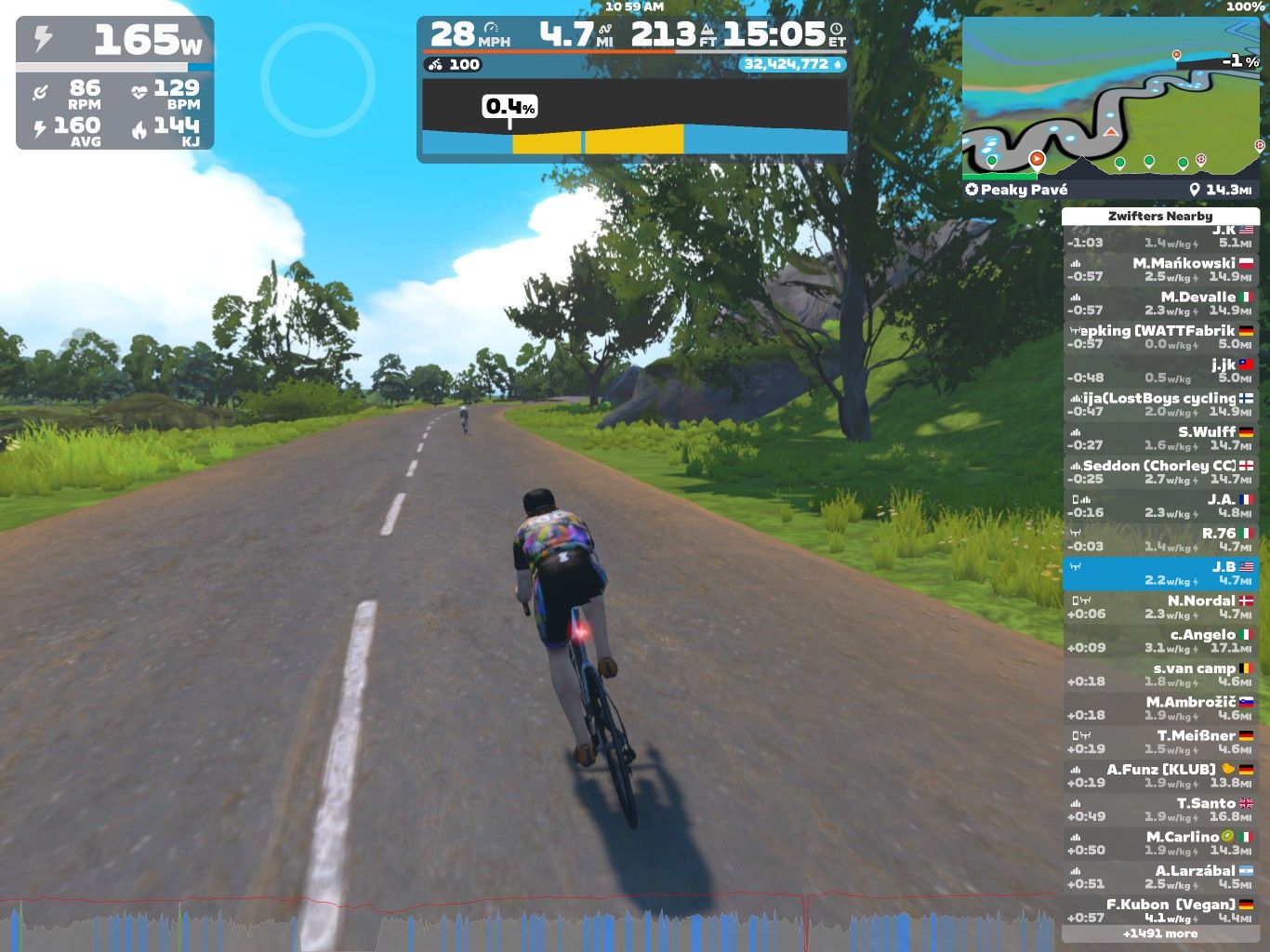Select rider T.Santo in the list
Viewport: 1270px width, 952px height.
(1159, 810)
